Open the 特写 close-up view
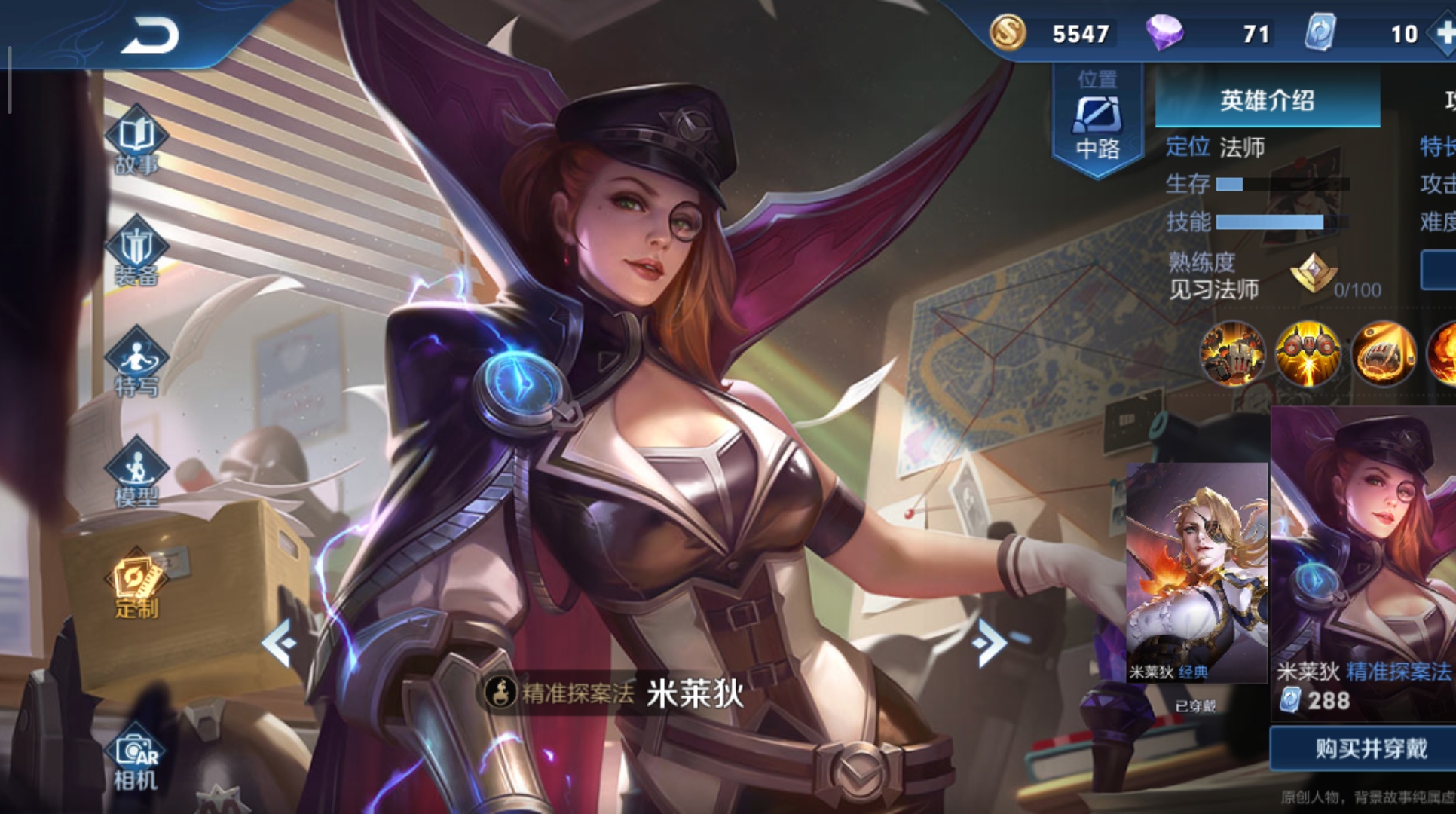 (x=136, y=363)
